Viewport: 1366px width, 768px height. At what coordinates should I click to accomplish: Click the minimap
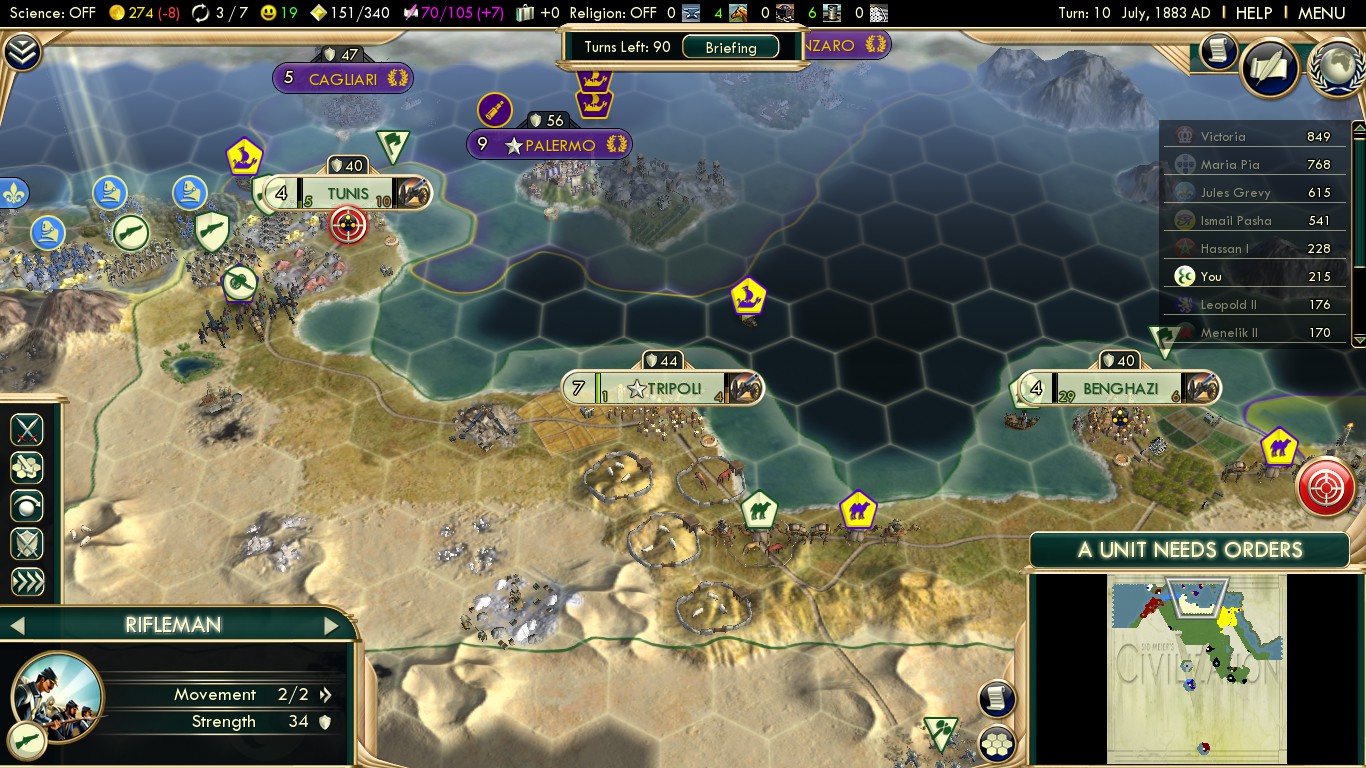(1196, 668)
